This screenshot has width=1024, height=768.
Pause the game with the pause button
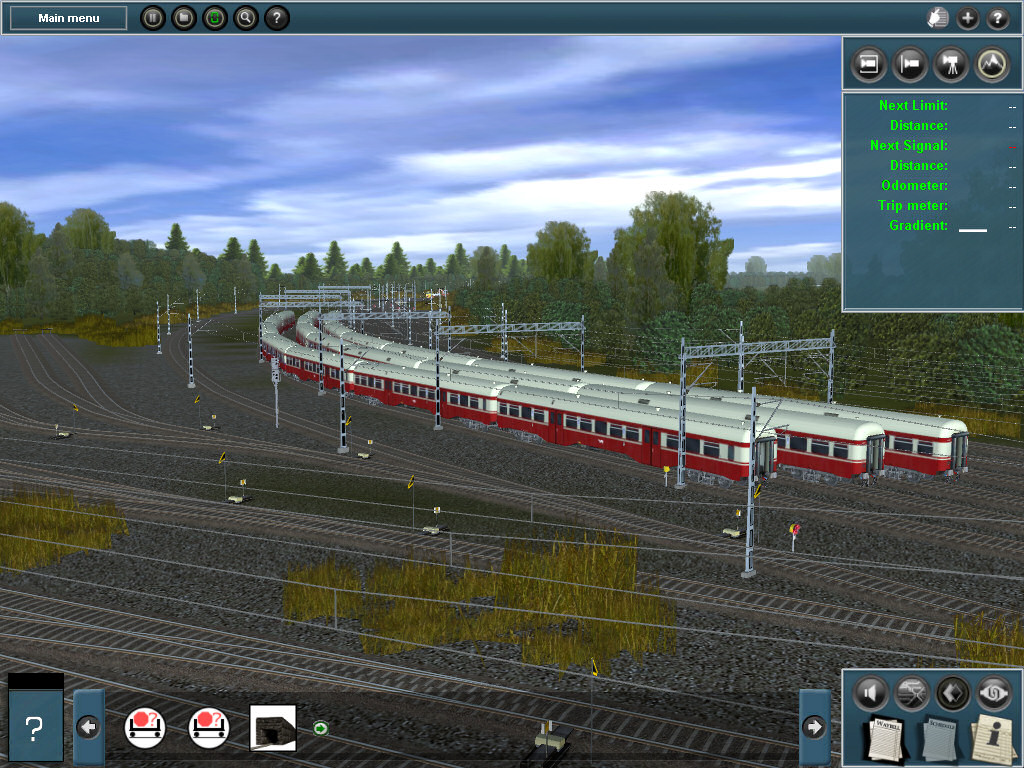152,18
